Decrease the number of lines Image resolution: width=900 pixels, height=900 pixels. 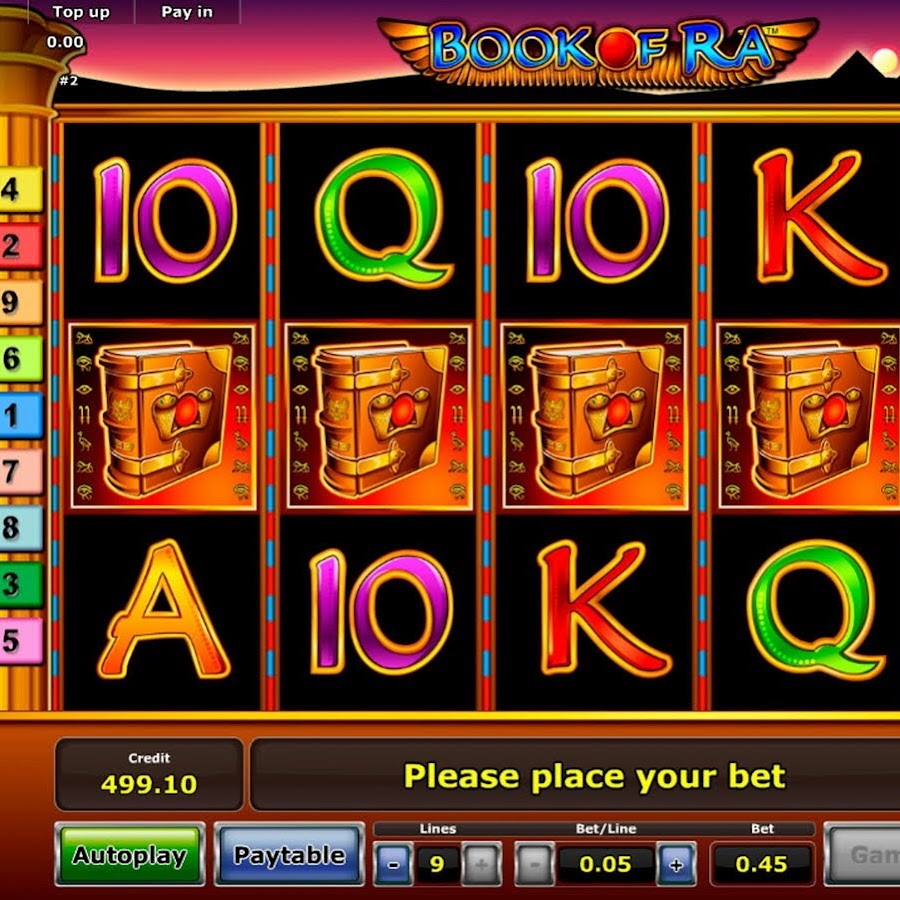point(393,864)
